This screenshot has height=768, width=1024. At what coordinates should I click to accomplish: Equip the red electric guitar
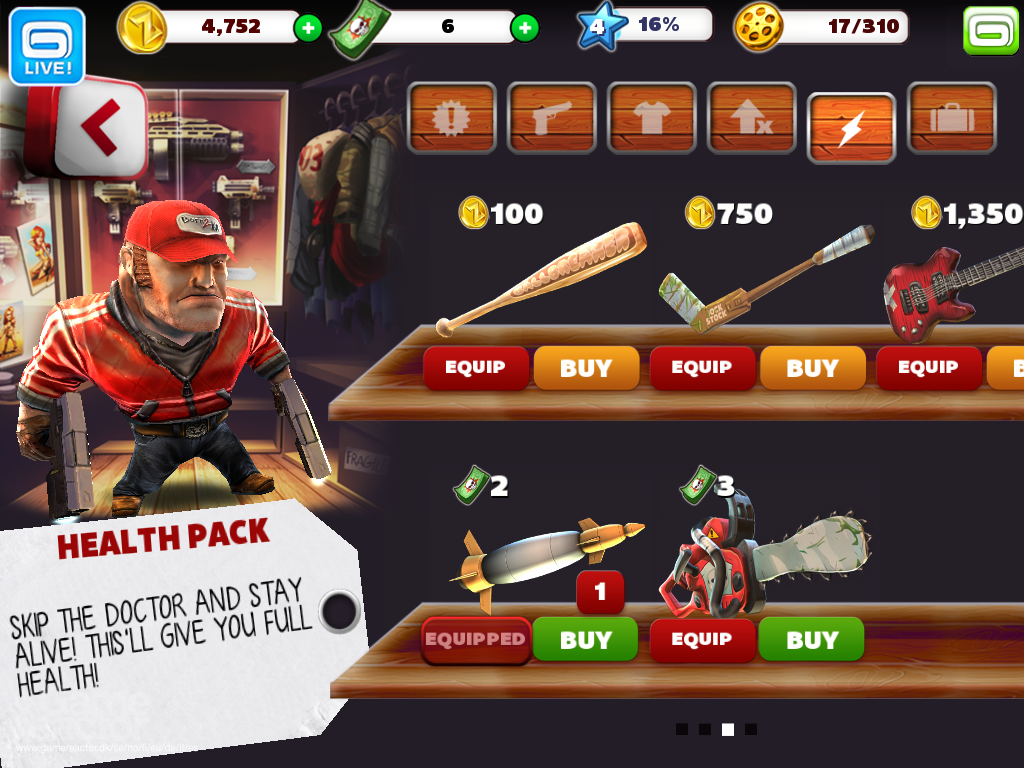coord(928,367)
